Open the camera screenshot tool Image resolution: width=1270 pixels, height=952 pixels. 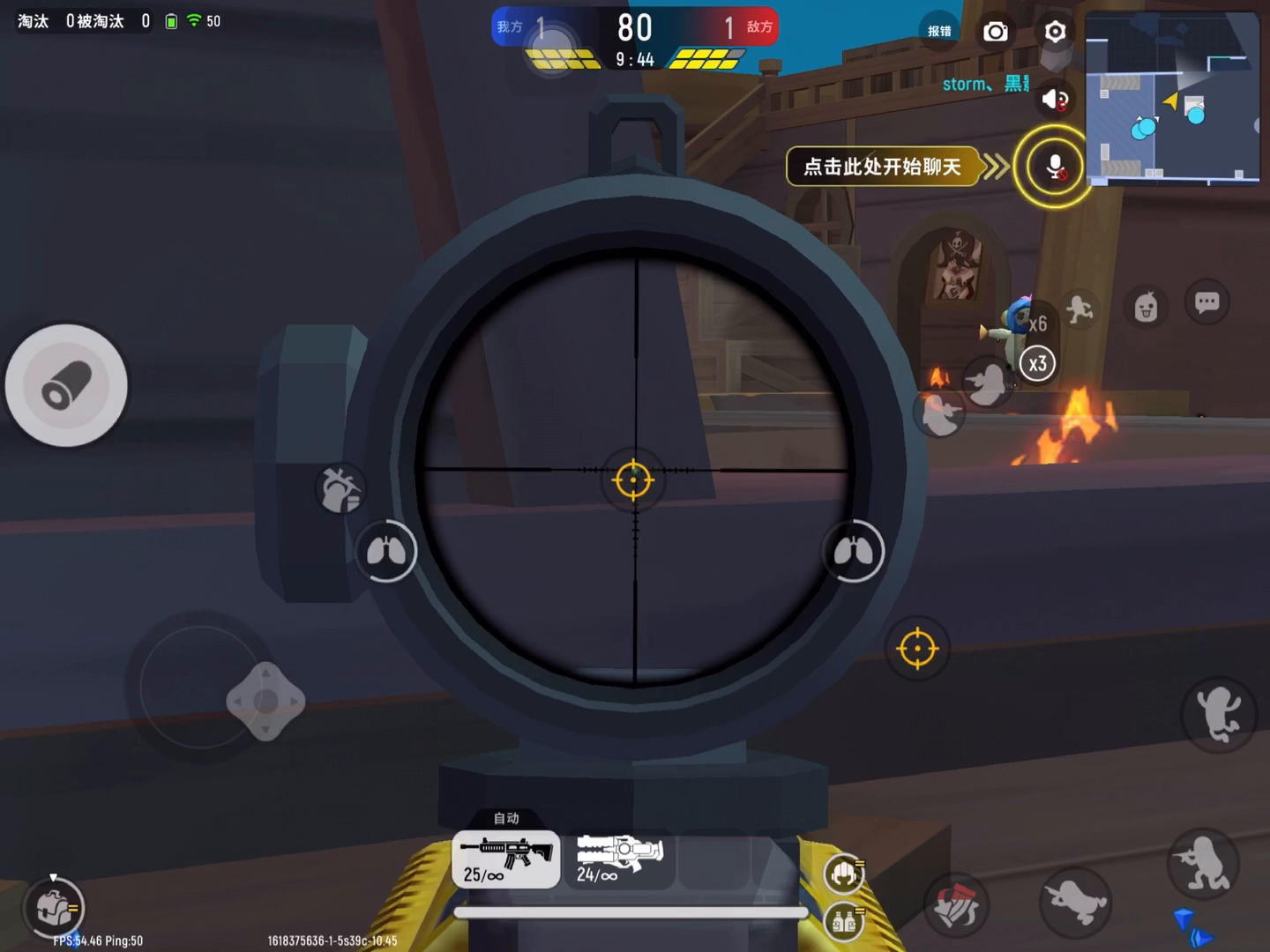pyautogui.click(x=996, y=31)
